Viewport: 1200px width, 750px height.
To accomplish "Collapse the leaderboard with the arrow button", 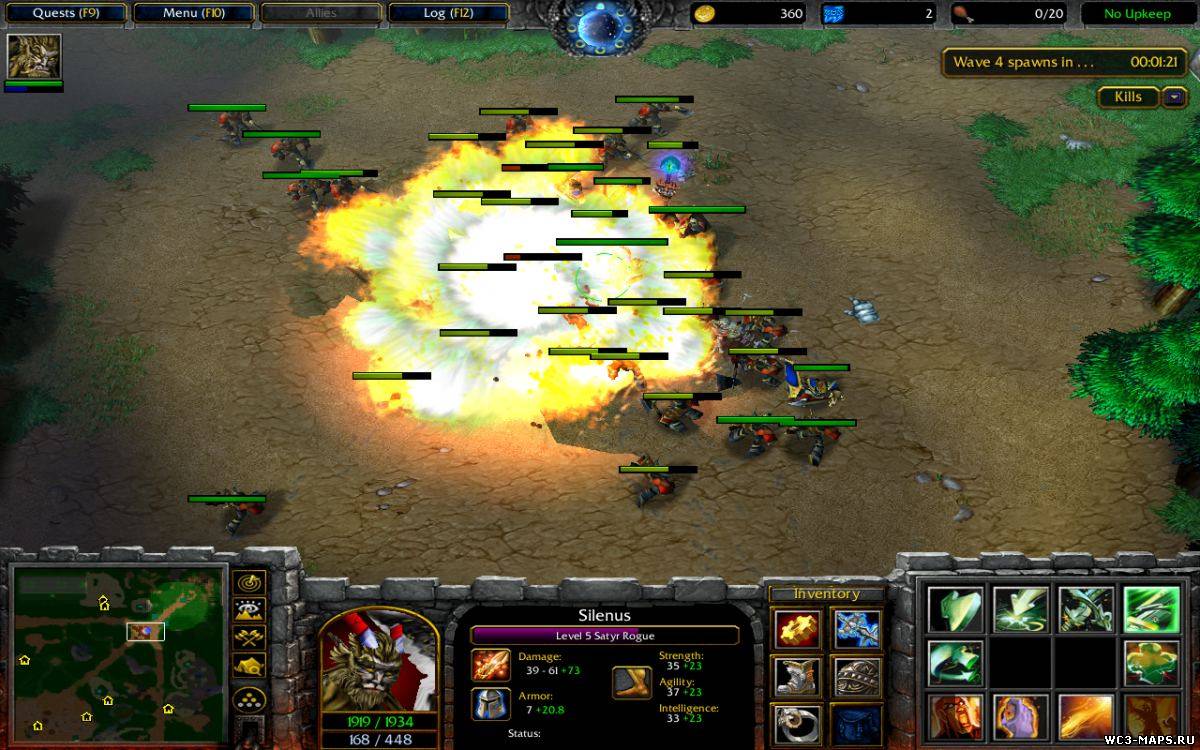I will [1172, 97].
